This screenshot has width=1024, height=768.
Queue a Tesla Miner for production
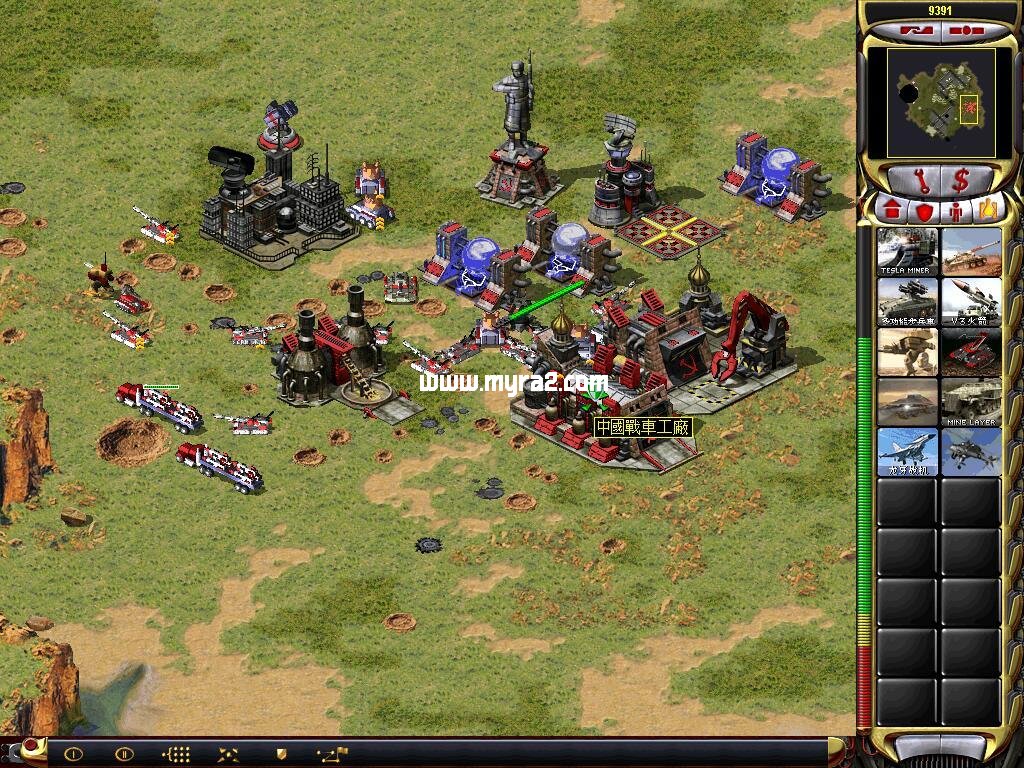click(908, 251)
